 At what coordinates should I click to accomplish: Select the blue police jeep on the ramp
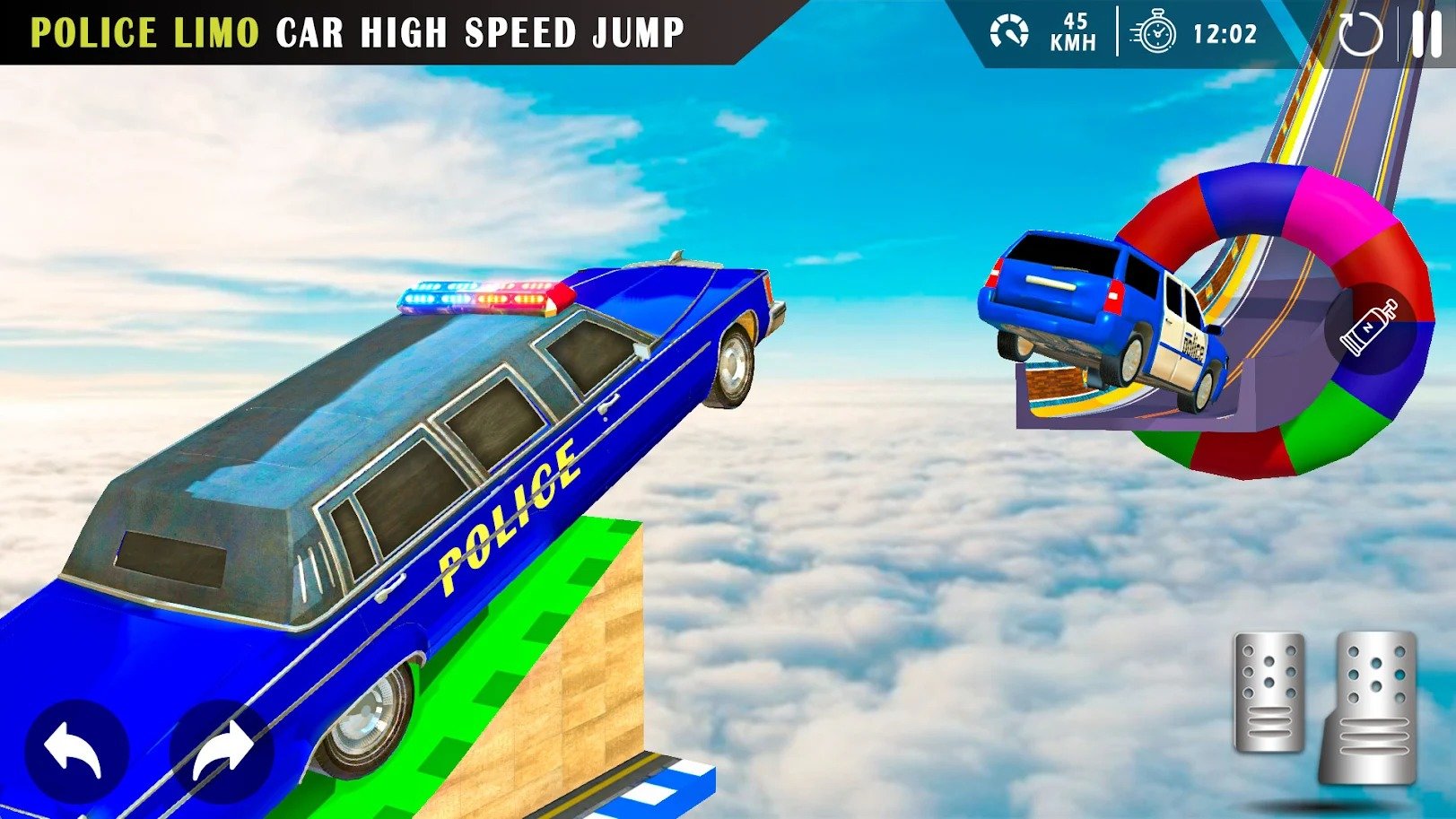point(1103,314)
